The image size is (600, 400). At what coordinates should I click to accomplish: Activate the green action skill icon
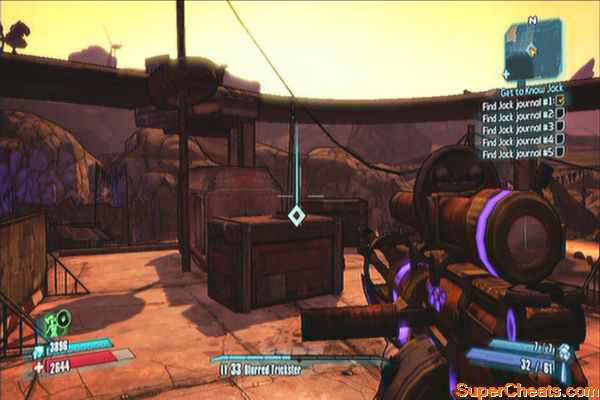pos(55,324)
